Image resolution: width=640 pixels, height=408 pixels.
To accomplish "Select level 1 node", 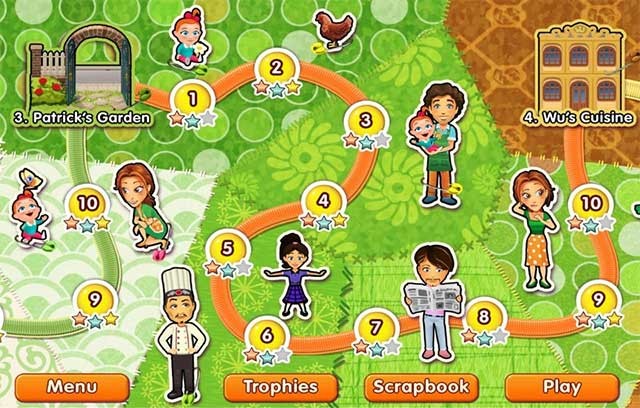I will tap(192, 100).
